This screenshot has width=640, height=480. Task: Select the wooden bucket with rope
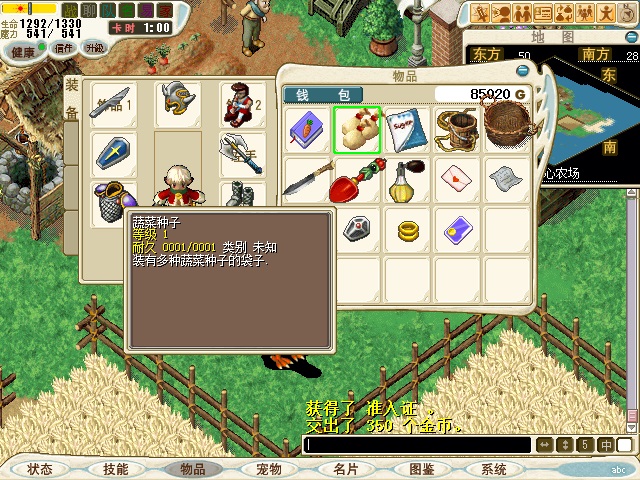457,129
